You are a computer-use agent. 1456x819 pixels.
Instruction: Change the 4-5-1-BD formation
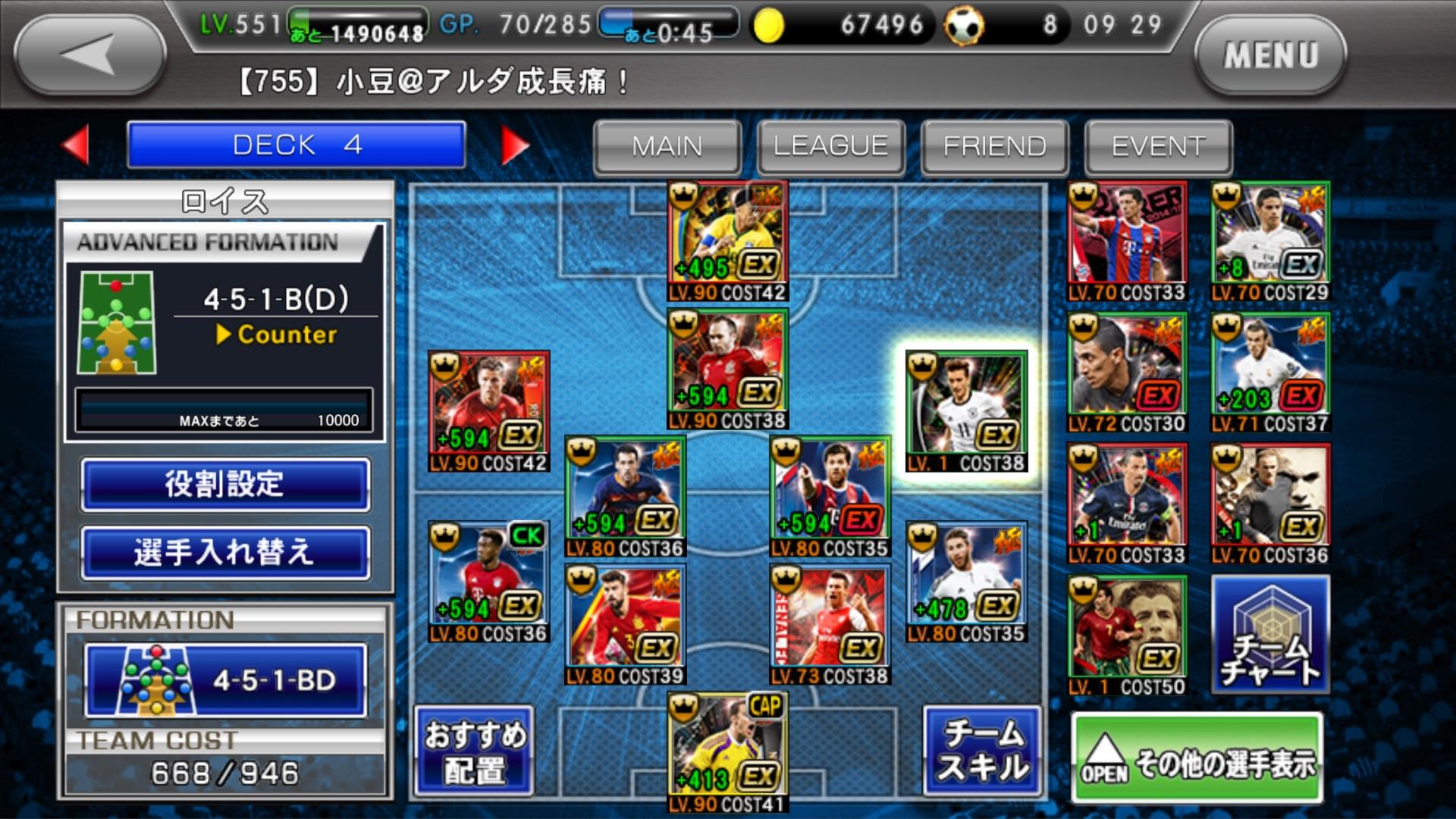point(225,680)
